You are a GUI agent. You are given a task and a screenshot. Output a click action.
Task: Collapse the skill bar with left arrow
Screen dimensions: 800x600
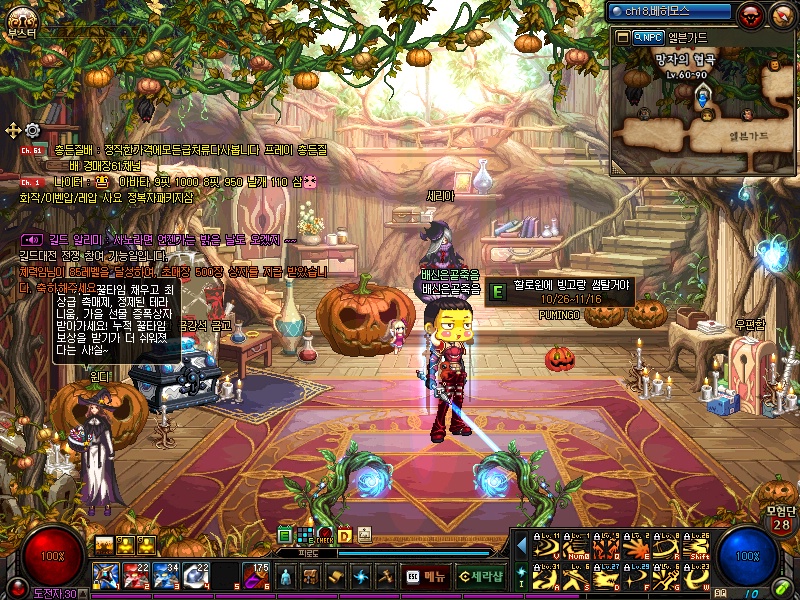520,546
